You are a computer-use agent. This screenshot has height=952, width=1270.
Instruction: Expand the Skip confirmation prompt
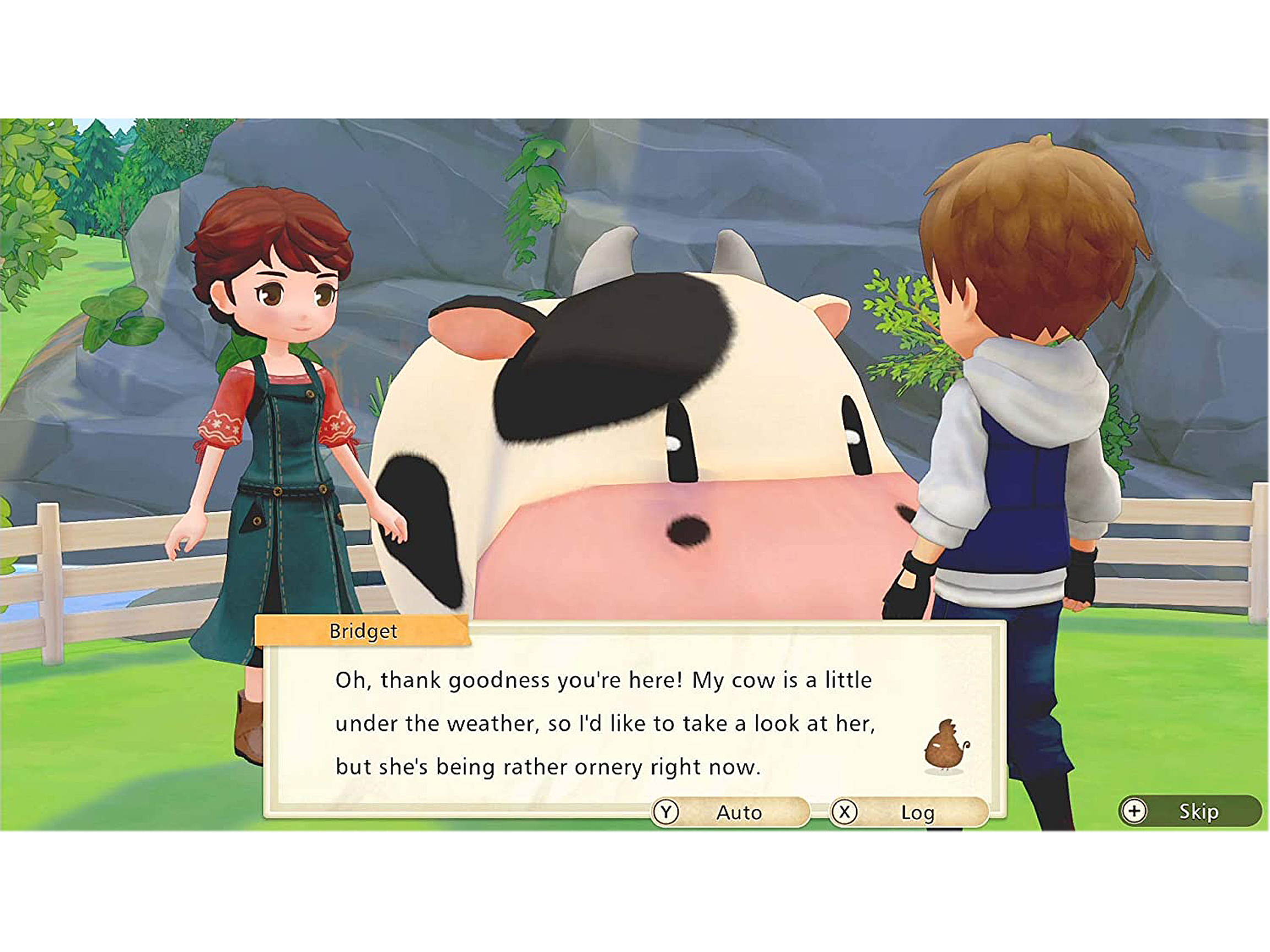[1198, 811]
